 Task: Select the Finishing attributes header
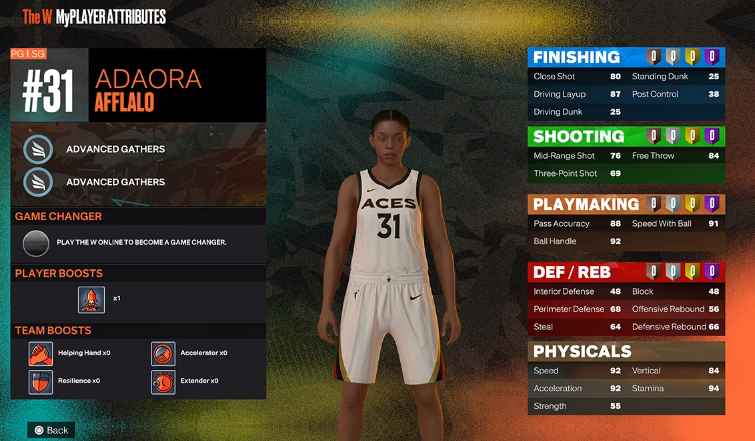point(577,57)
